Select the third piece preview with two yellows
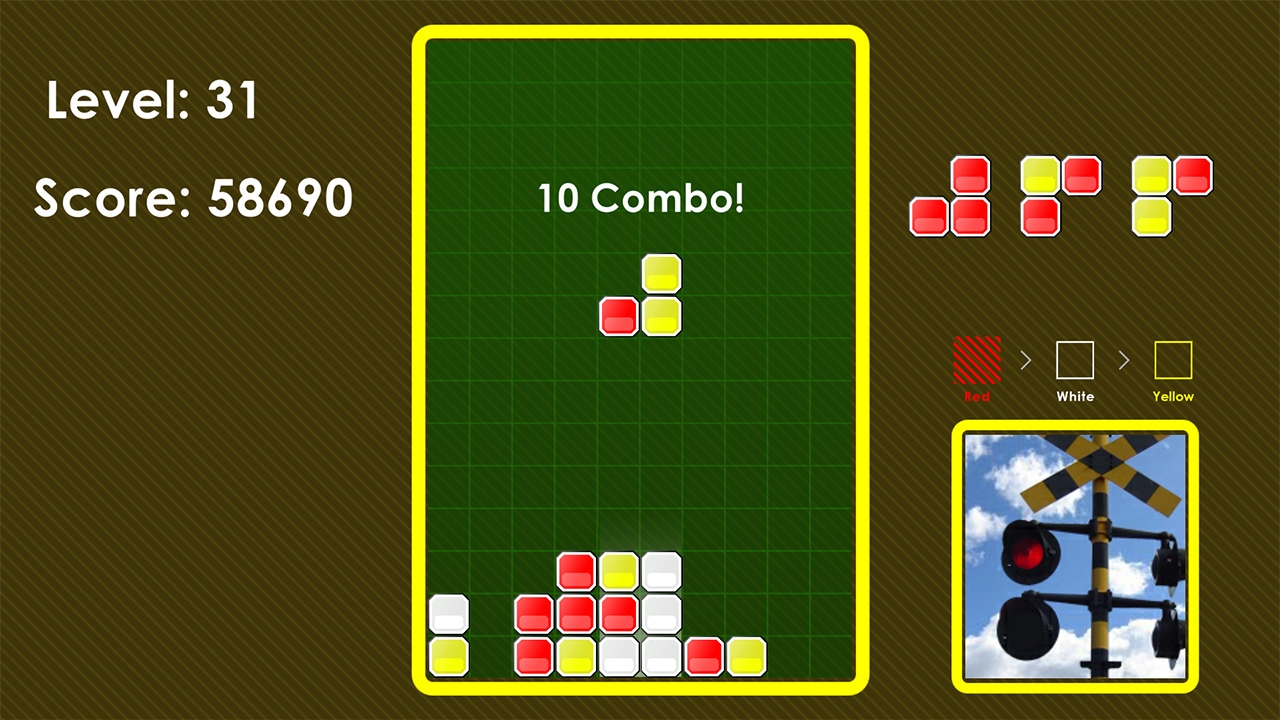The image size is (1280, 720). click(1170, 195)
